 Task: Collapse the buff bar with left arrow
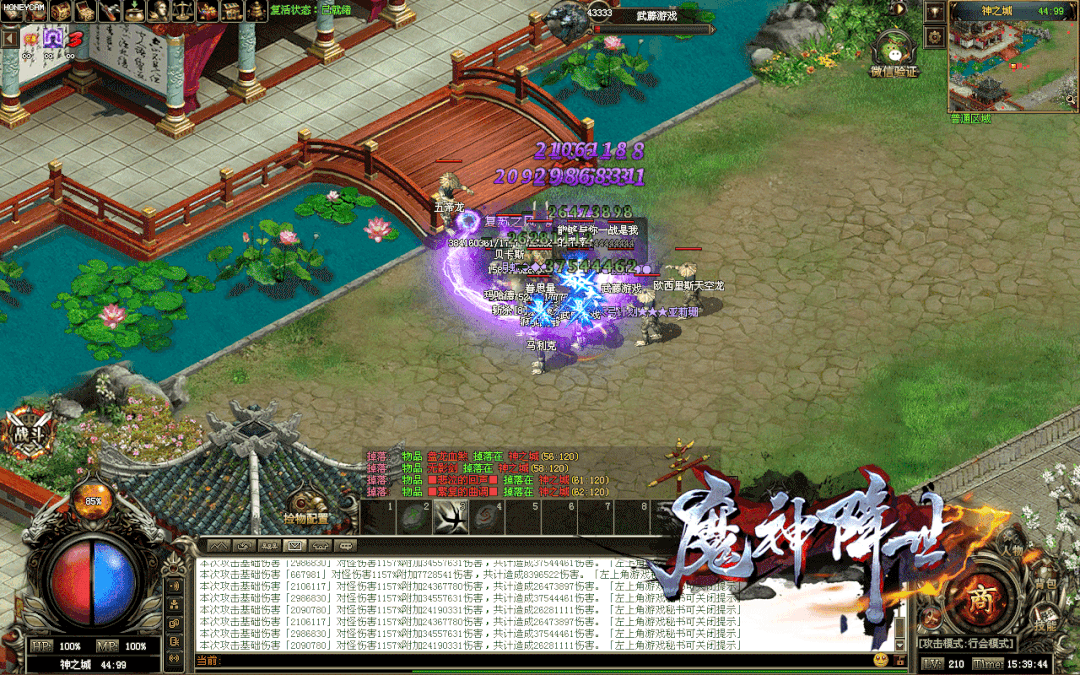9,37
